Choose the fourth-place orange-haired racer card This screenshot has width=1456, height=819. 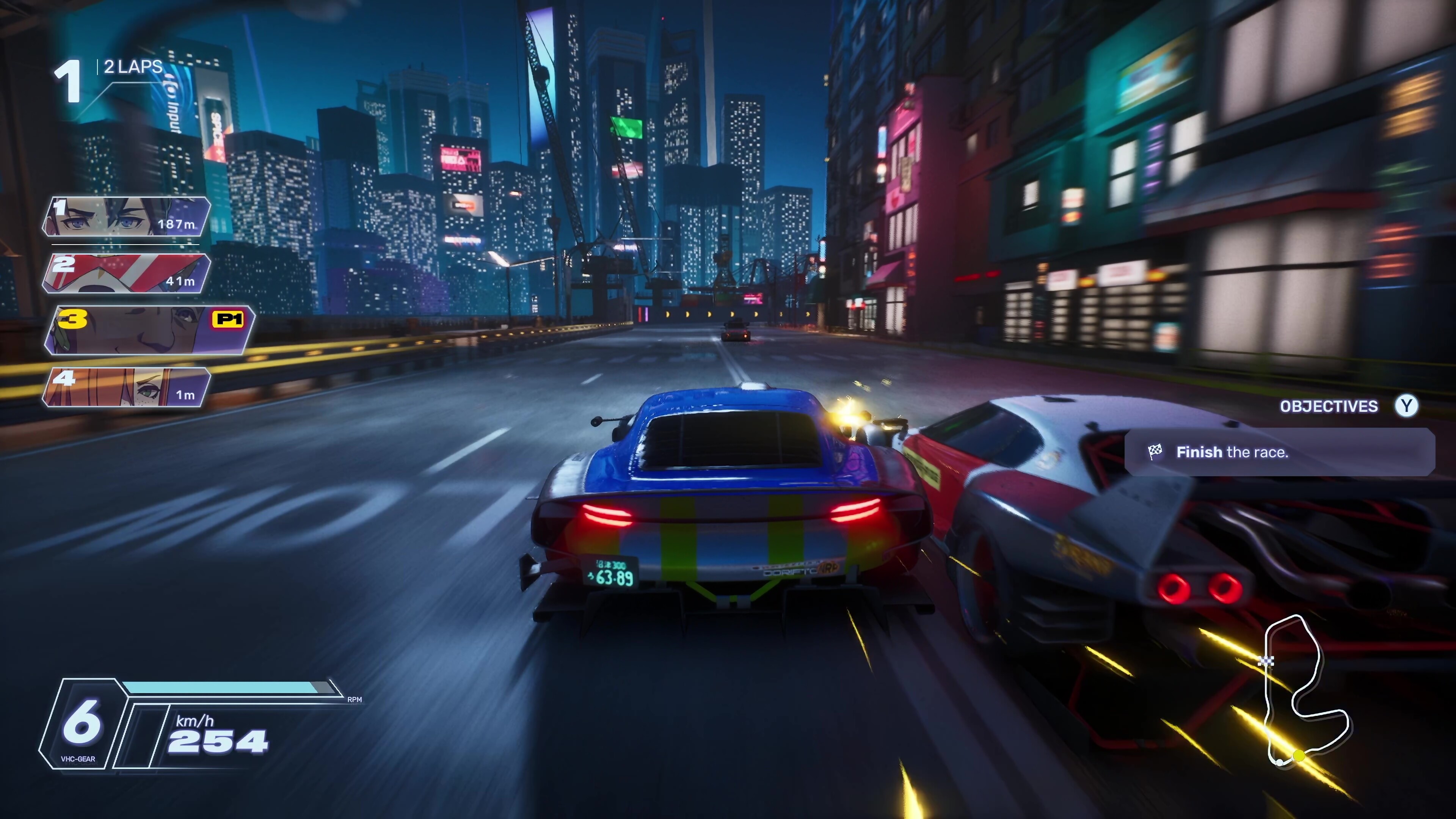coord(127,387)
